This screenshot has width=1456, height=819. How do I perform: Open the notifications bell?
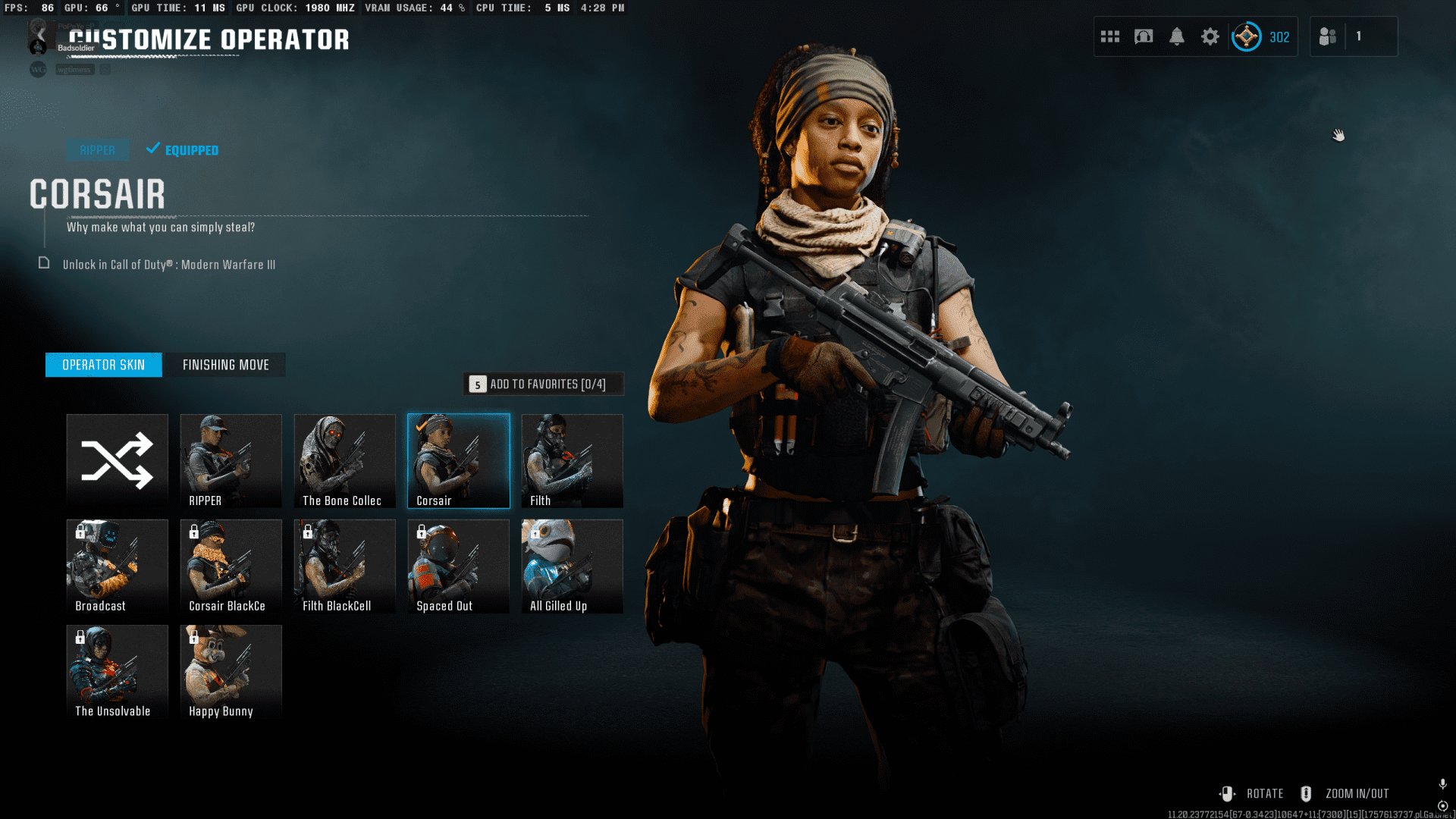[x=1177, y=36]
